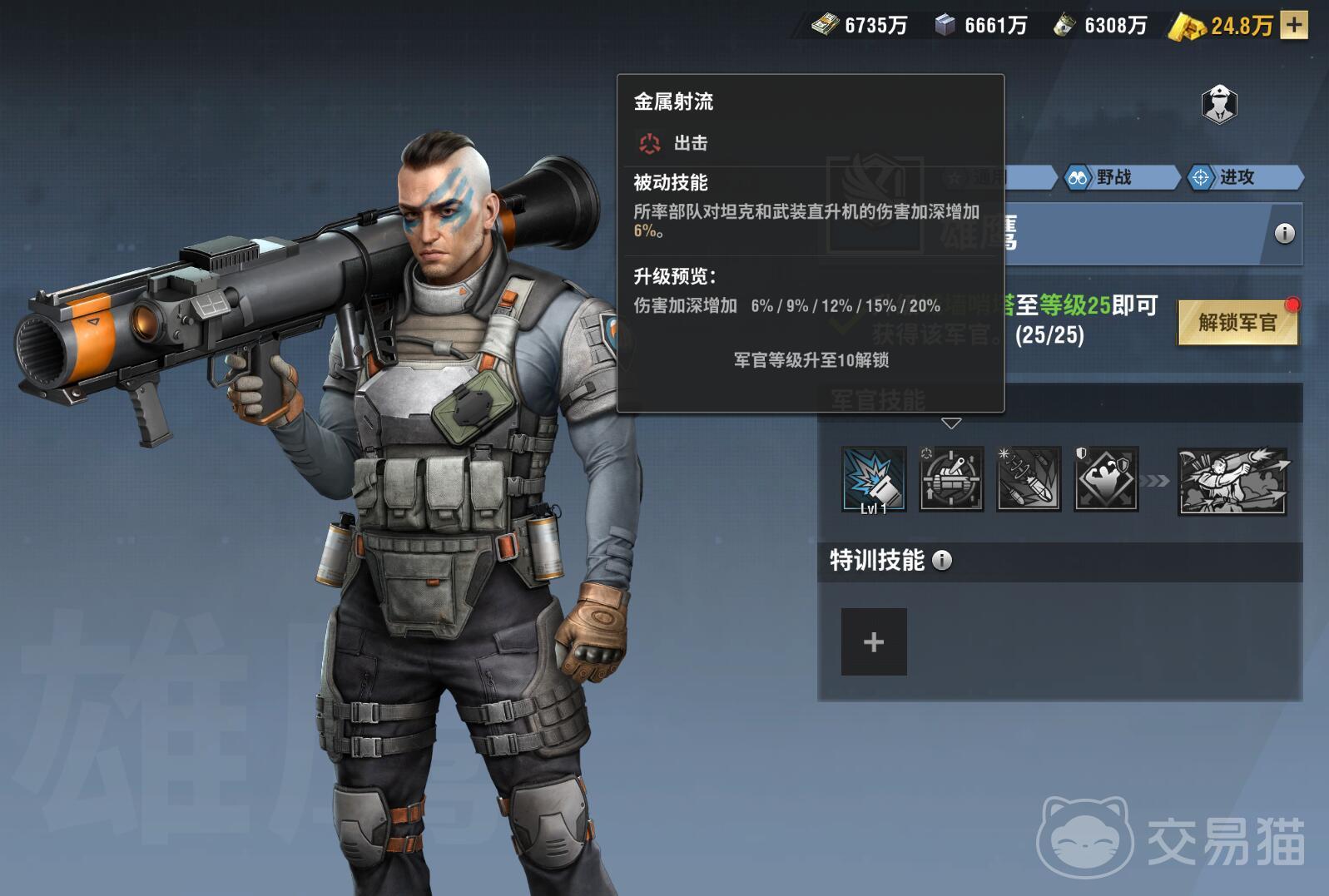
Task: Select the muscle shield skill icon
Action: [x=1106, y=479]
